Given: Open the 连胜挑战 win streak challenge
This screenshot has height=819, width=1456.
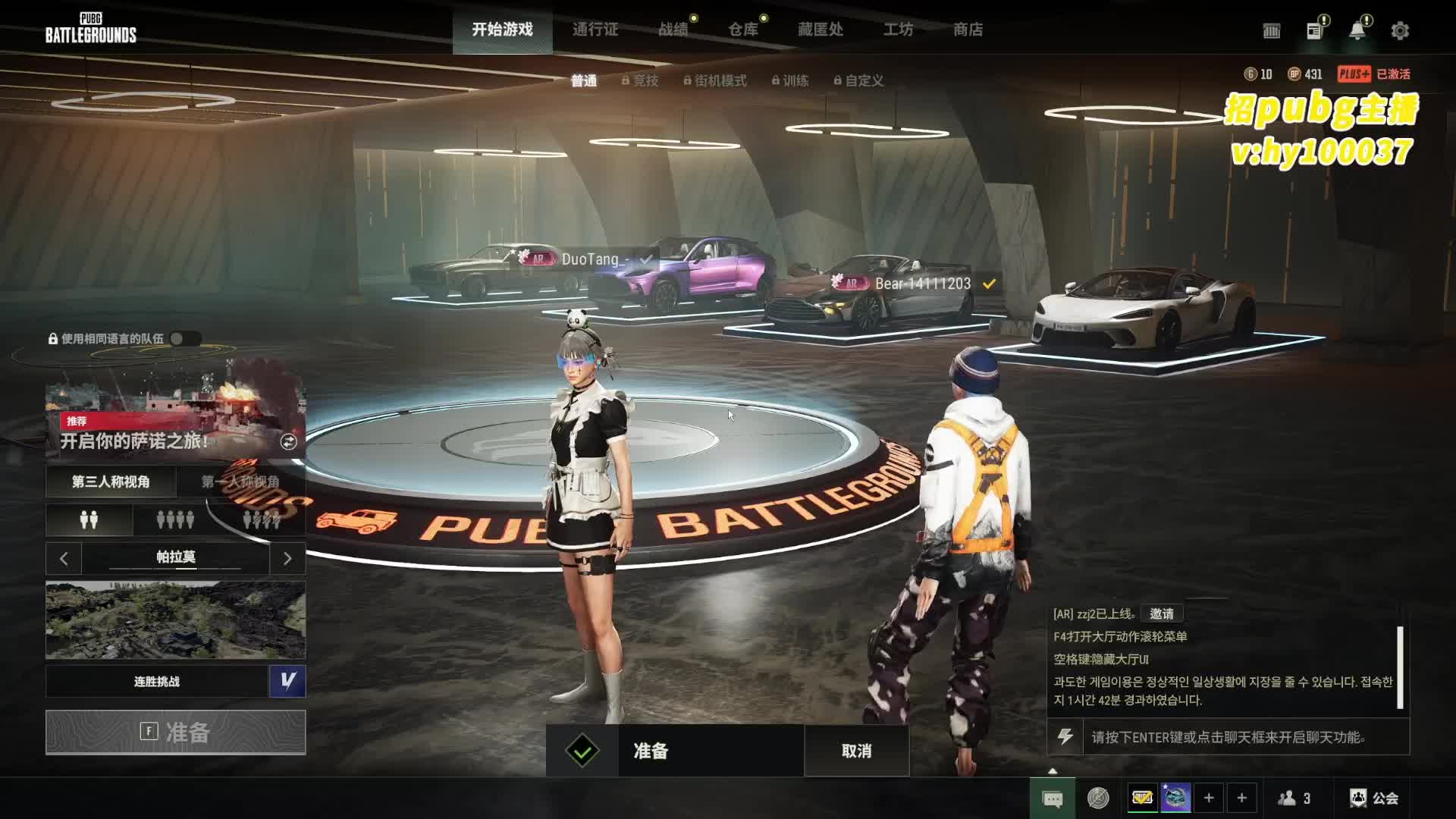Looking at the screenshot, I should pos(157,682).
